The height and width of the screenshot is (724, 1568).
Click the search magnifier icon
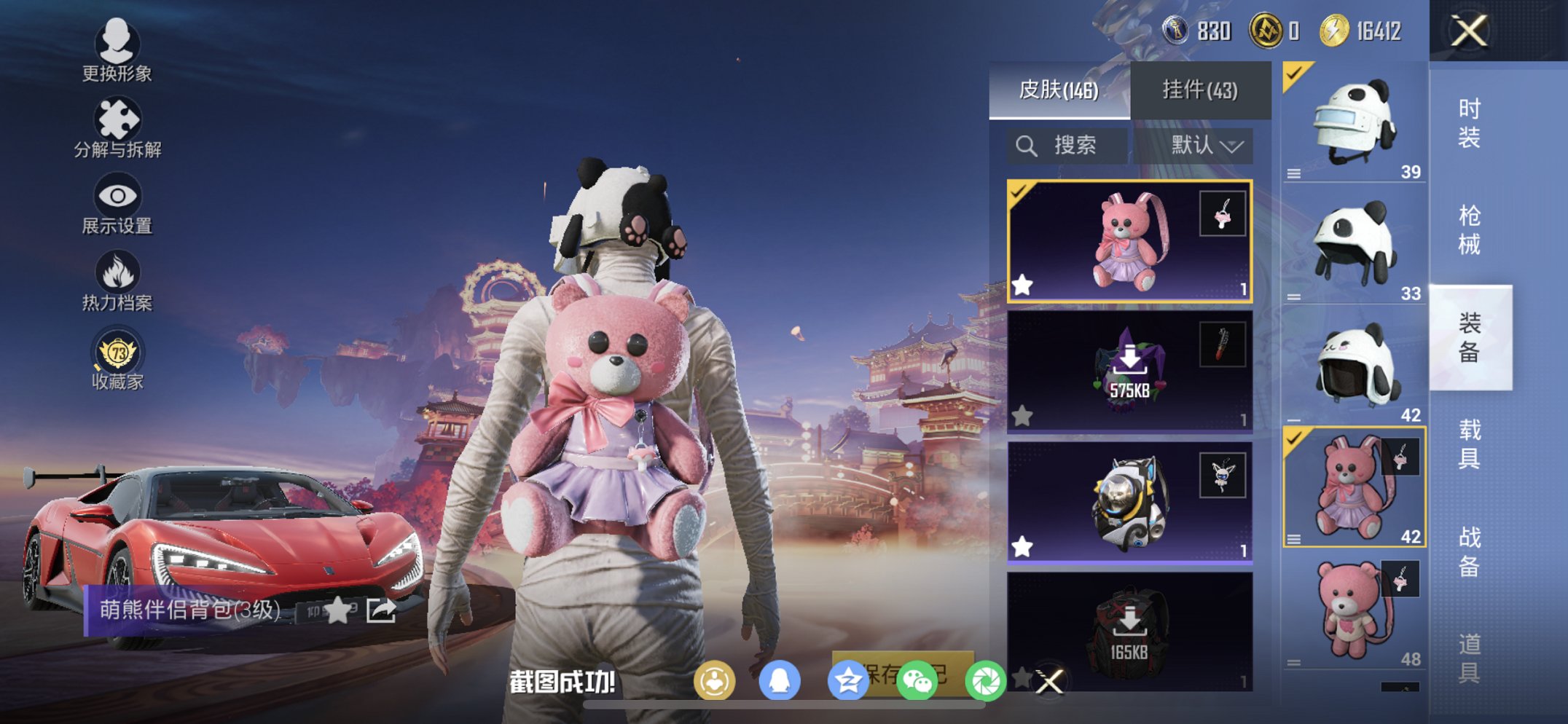pyautogui.click(x=1027, y=144)
